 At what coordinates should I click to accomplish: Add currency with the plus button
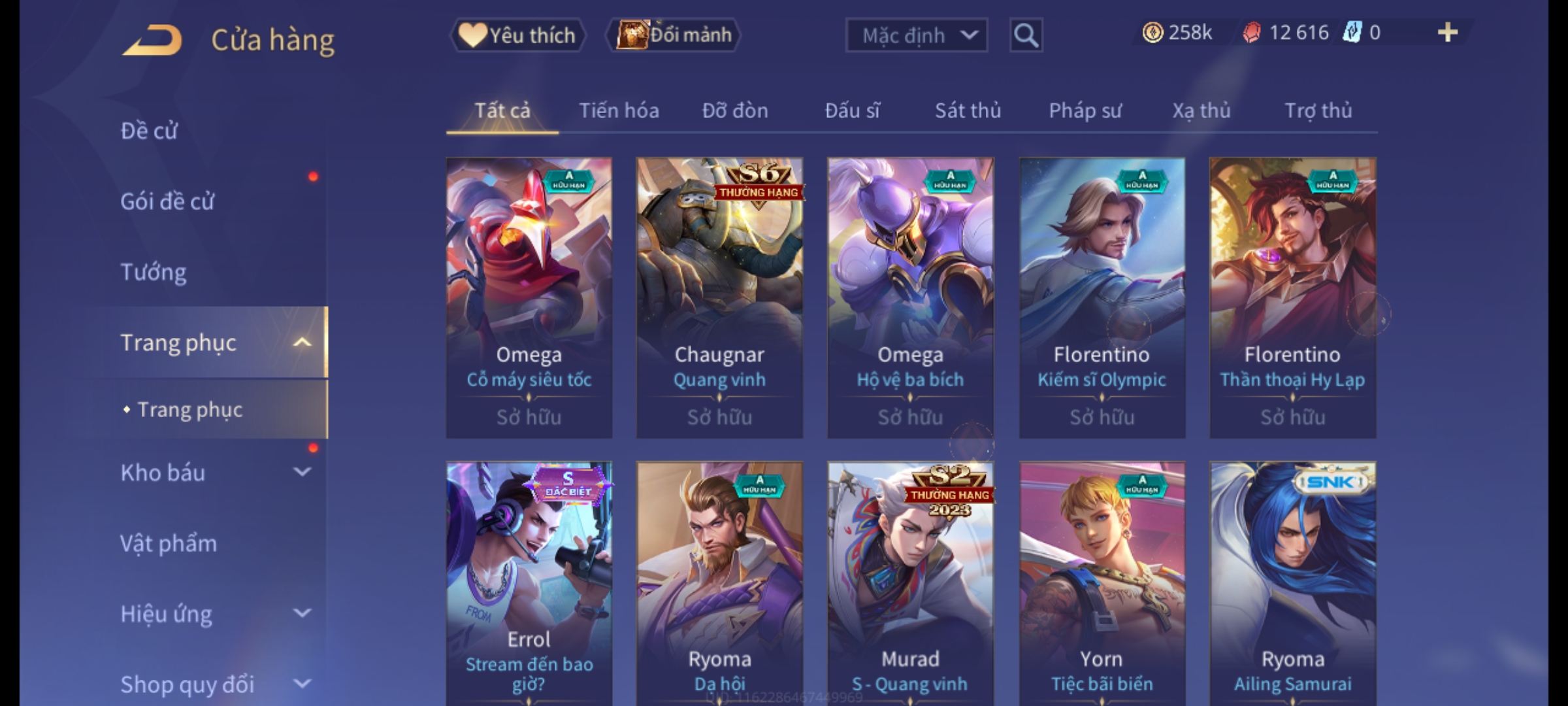coord(1447,33)
